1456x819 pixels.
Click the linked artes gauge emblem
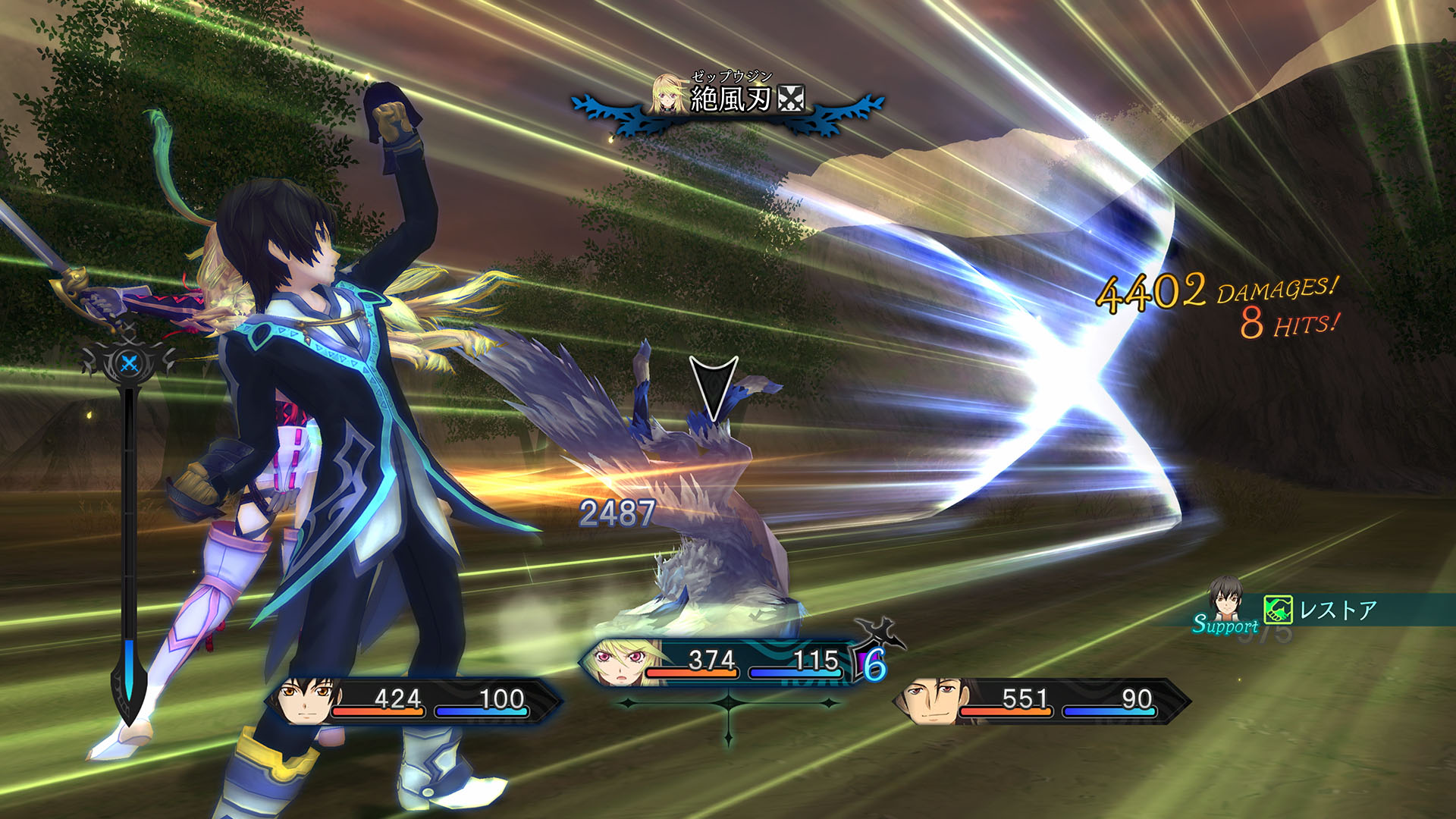[x=130, y=362]
